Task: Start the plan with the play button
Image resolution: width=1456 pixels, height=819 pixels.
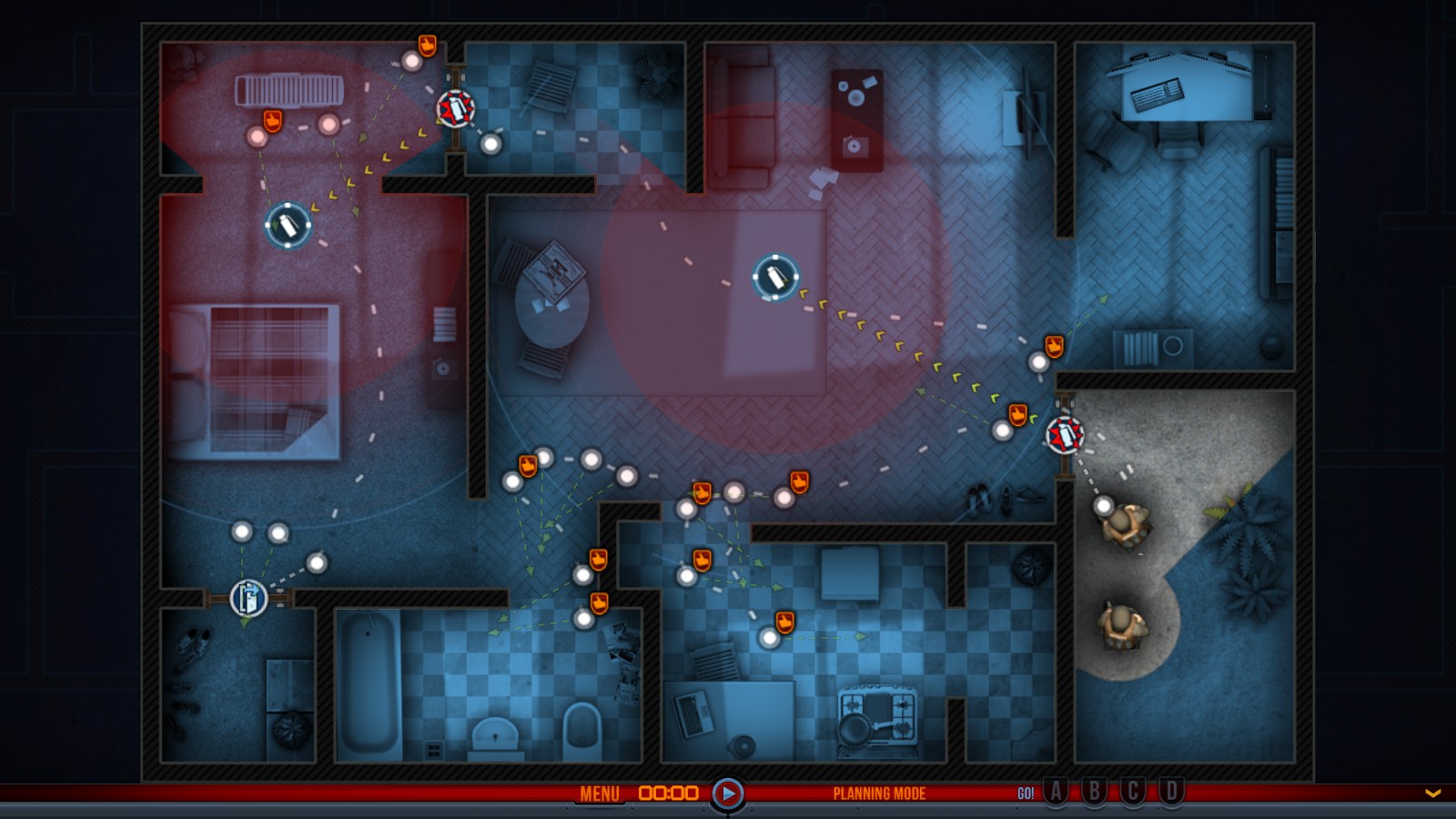Action: click(727, 794)
